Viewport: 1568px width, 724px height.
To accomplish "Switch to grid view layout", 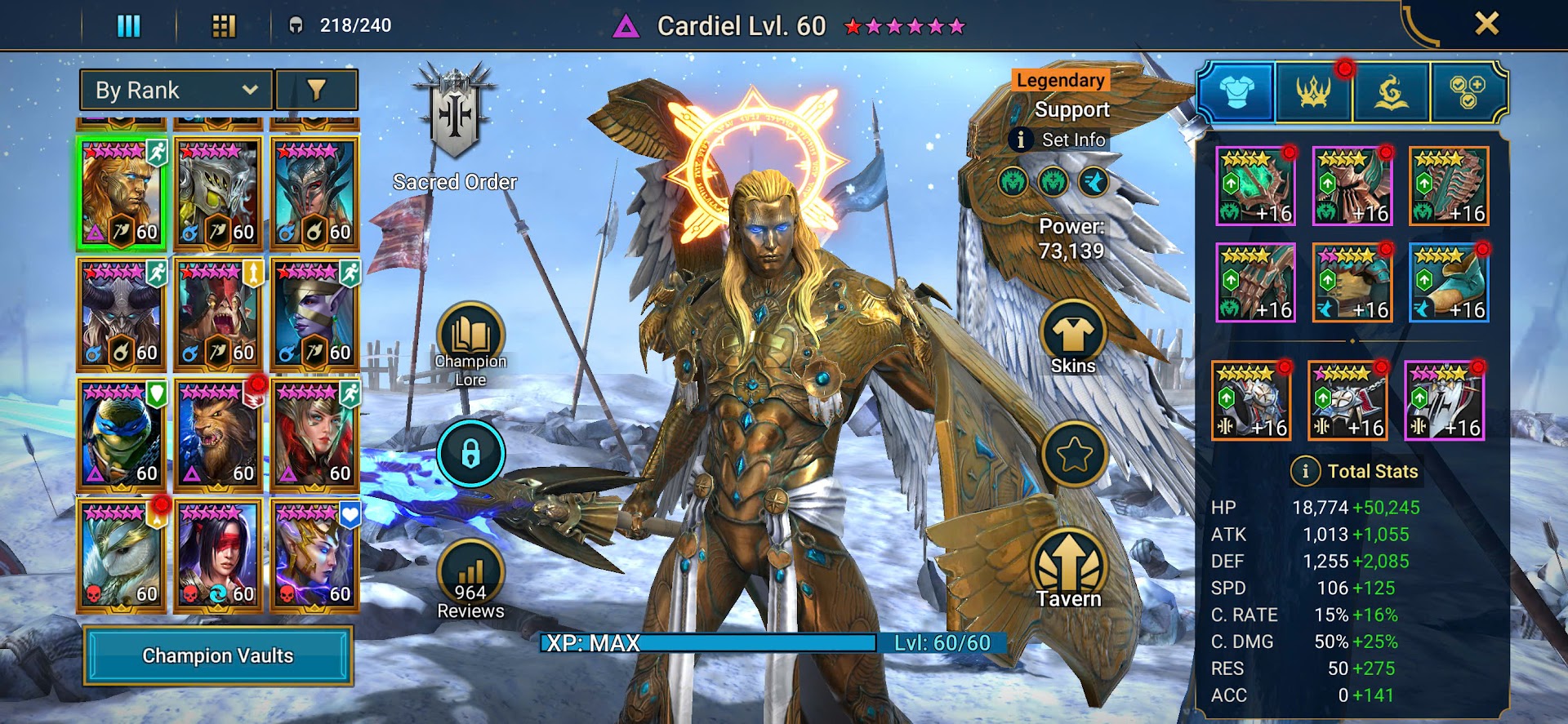I will coord(224,26).
